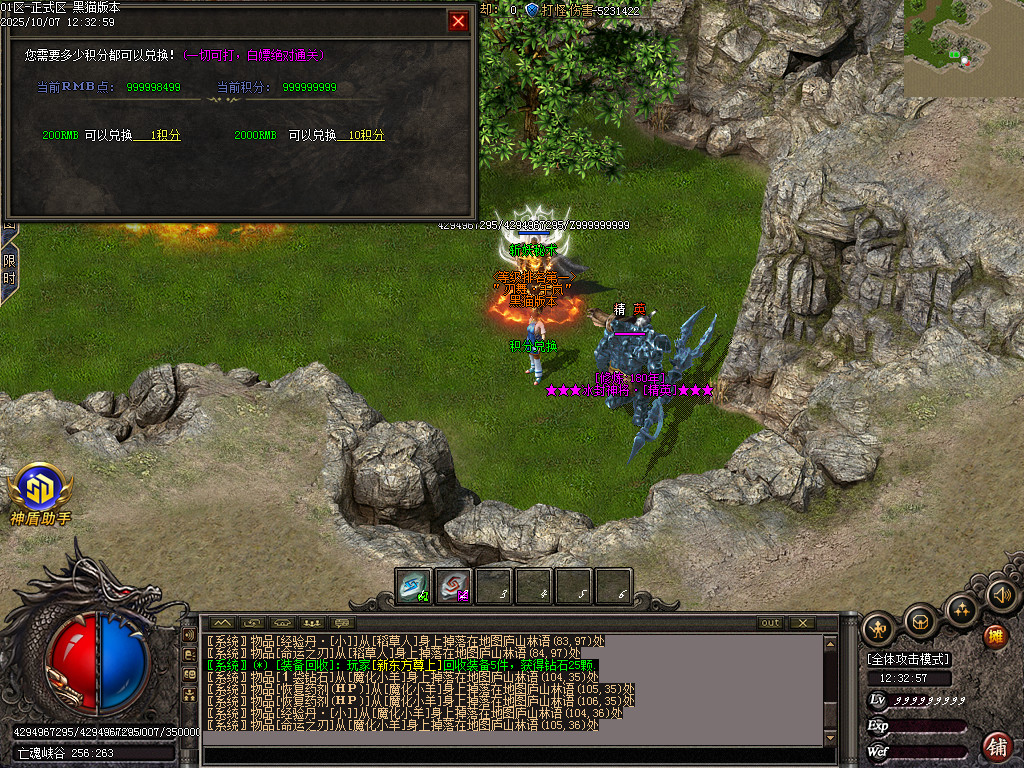Screen dimensions: 1024x768
Task: Click the 限时 side tab
Action: [x=8, y=272]
